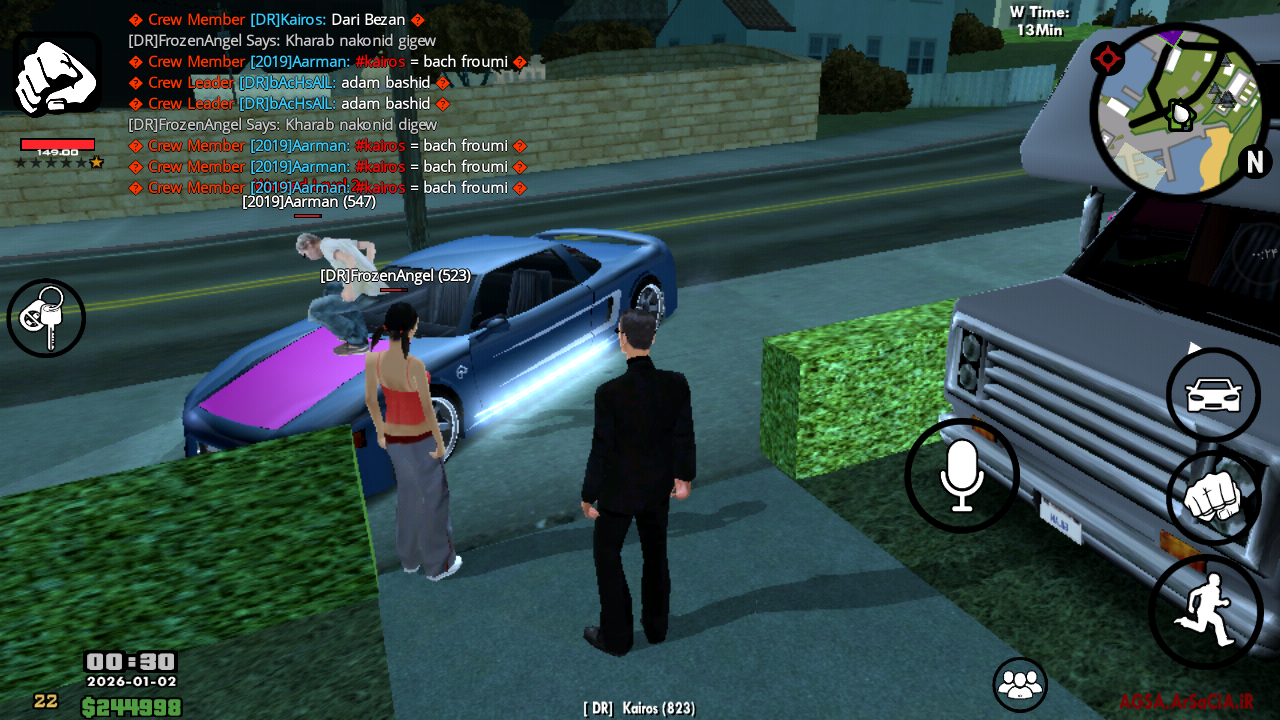Screen dimensions: 1280x720
Task: Open the car keys lock button
Action: point(46,318)
